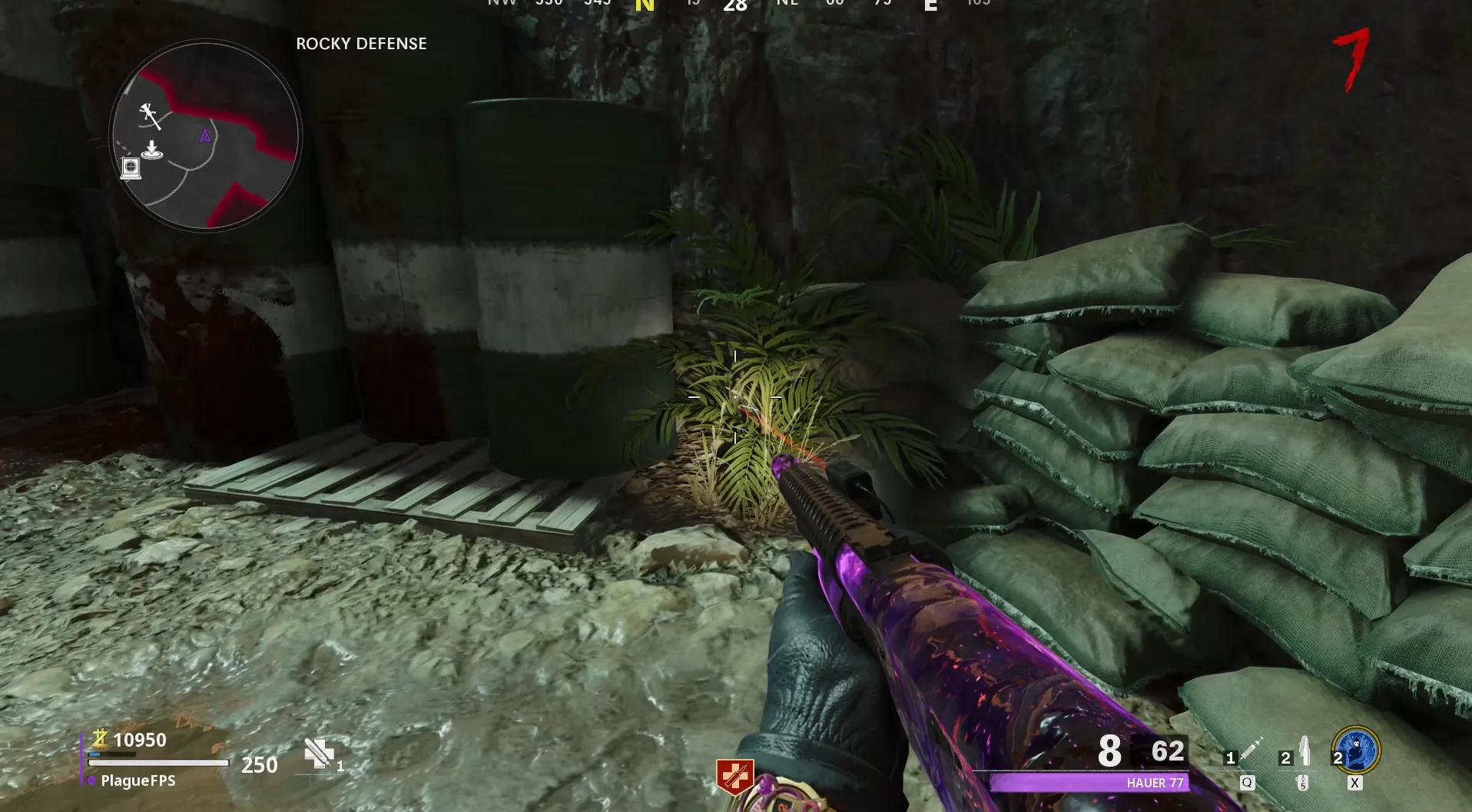Select the crosshair terminal marker on minimap
The width and height of the screenshot is (1472, 812).
click(131, 168)
